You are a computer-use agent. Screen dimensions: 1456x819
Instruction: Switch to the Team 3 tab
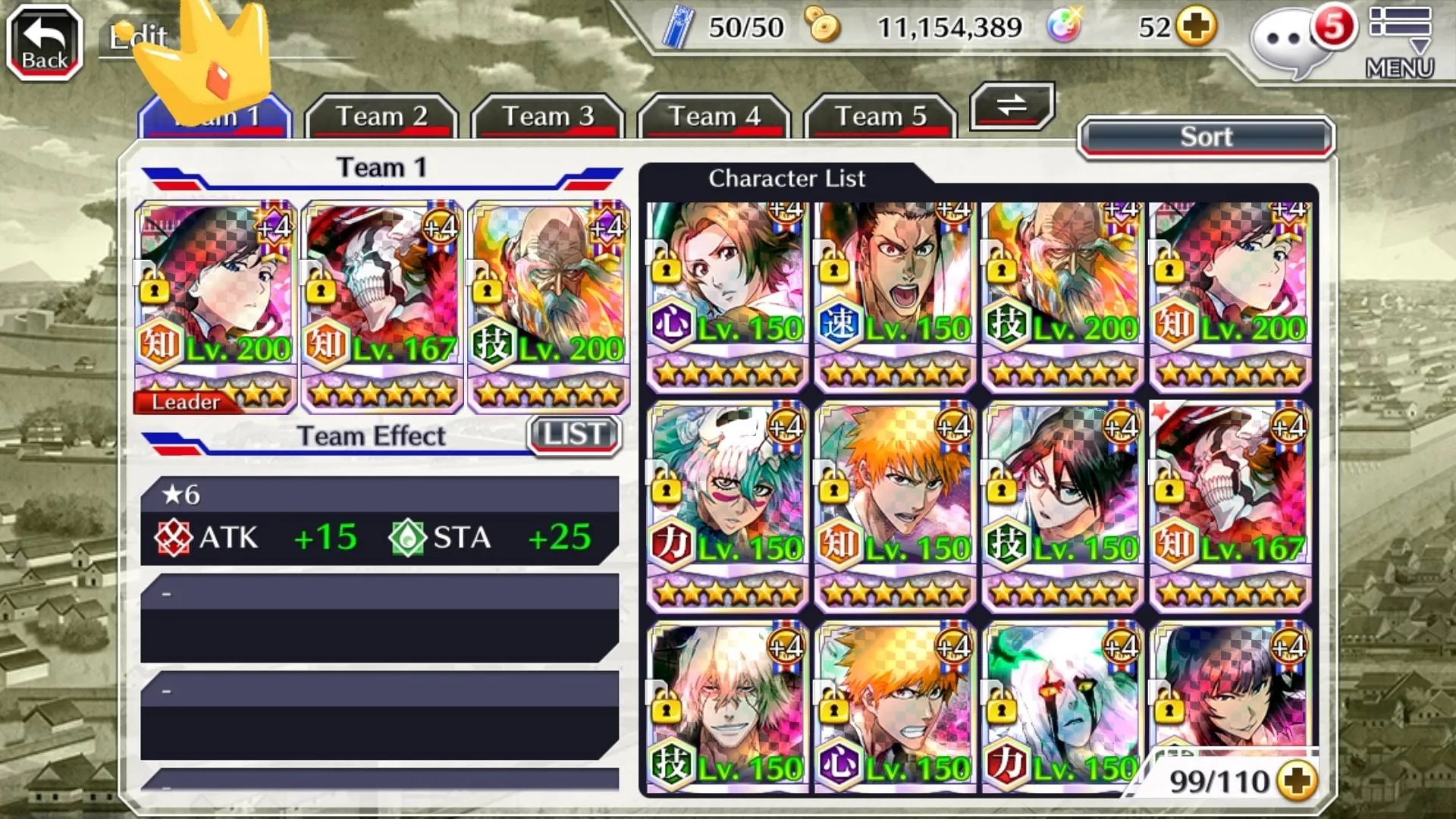coord(548,117)
